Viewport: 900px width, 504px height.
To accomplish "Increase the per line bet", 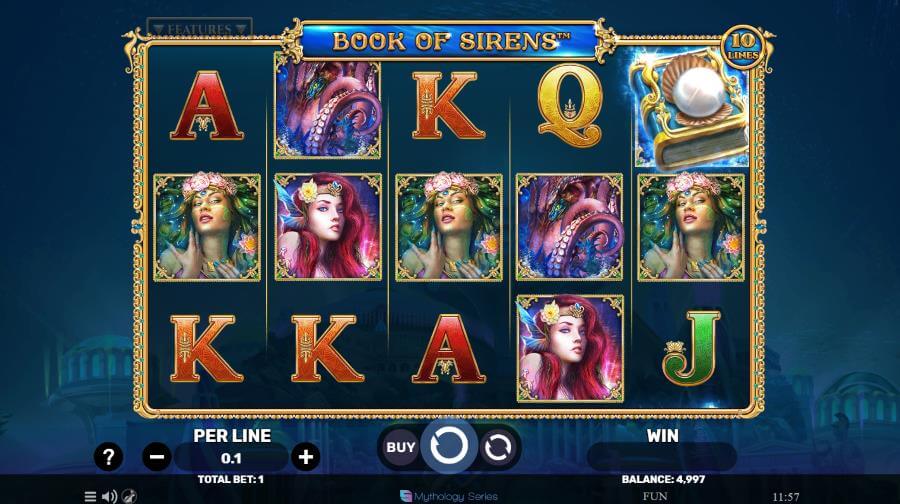I will pos(306,457).
